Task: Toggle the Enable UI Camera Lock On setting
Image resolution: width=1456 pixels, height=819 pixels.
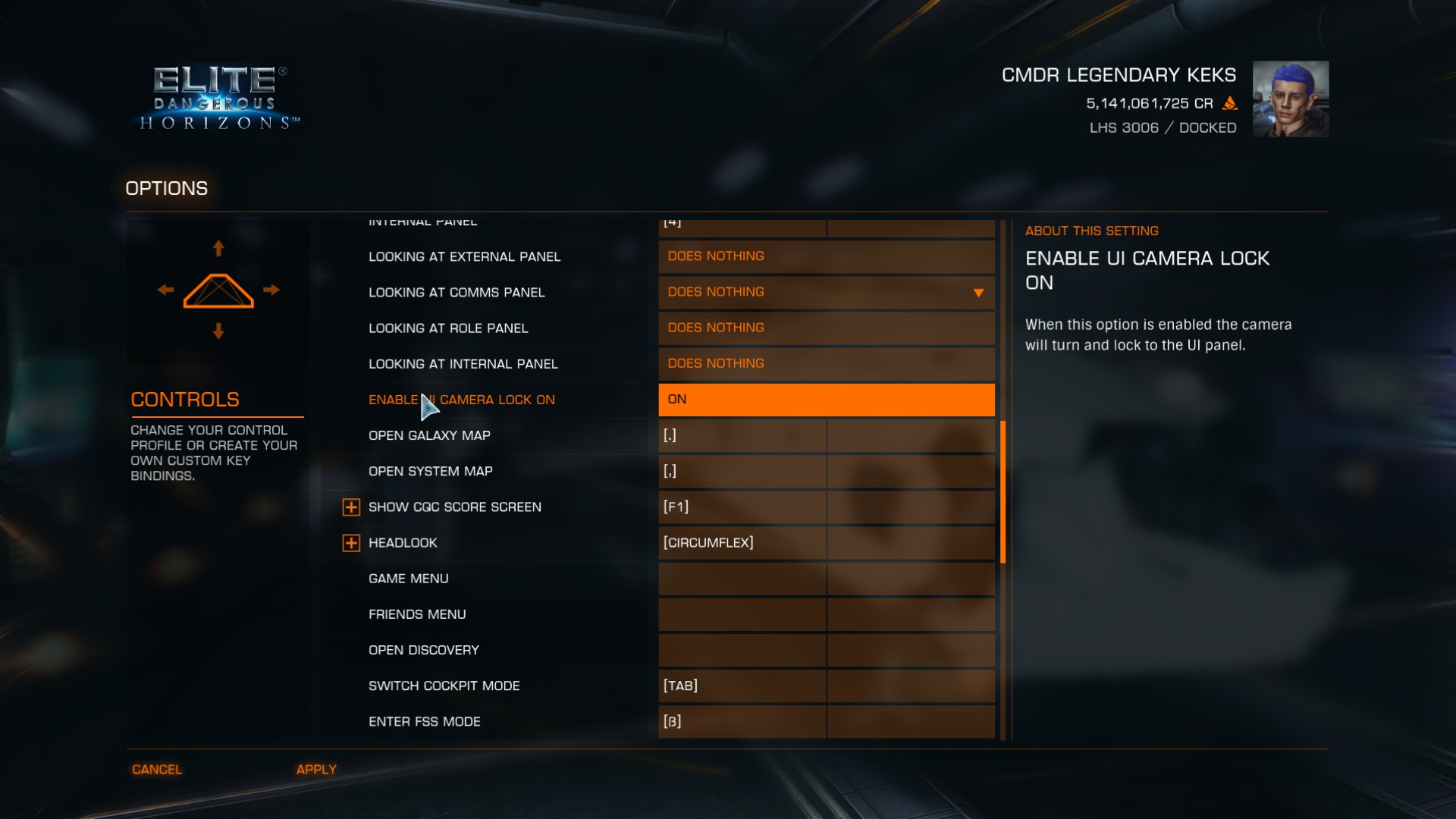Action: tap(826, 400)
